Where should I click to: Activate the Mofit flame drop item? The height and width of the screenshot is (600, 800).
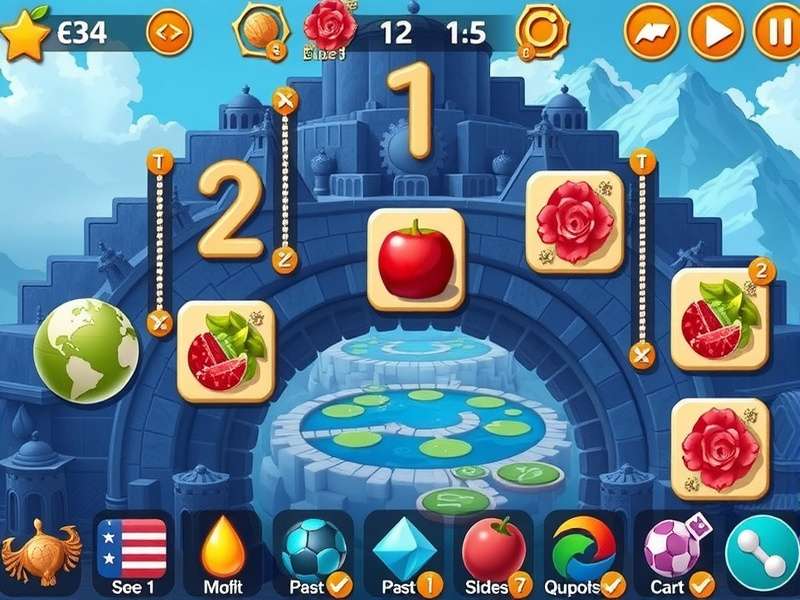click(223, 552)
